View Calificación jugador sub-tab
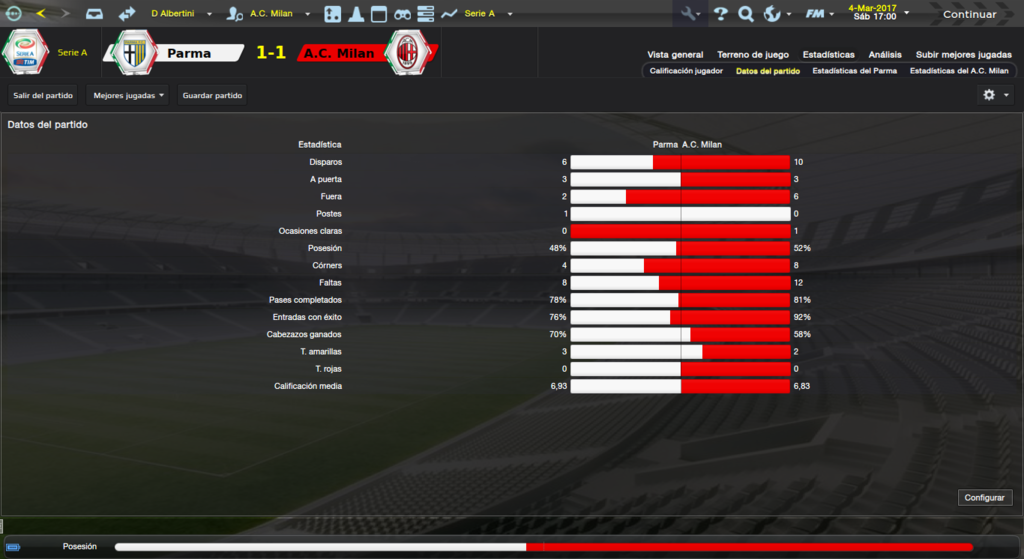The width and height of the screenshot is (1024, 559). (686, 71)
